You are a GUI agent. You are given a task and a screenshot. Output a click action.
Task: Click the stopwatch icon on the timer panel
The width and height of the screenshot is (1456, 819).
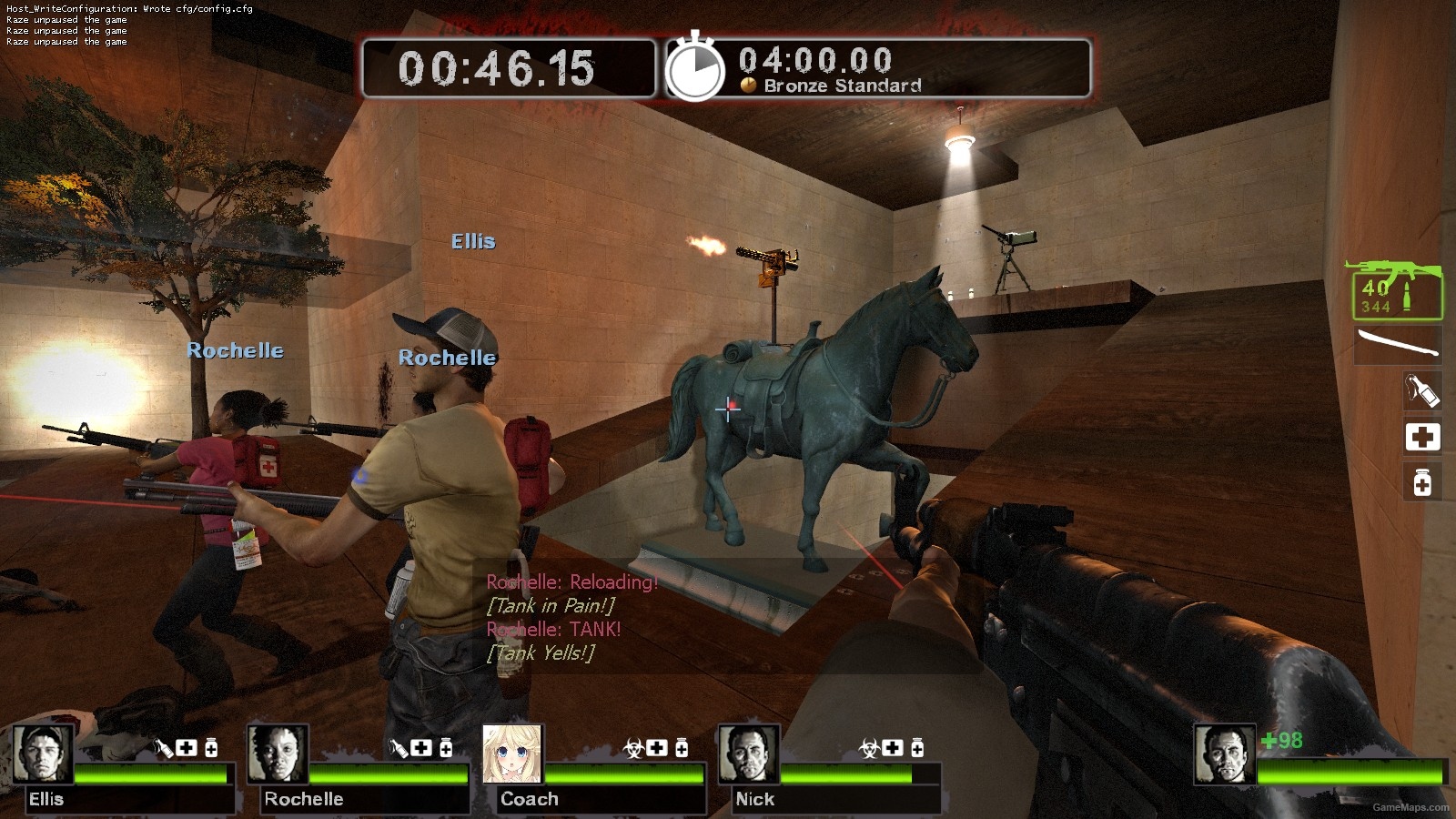(x=695, y=69)
